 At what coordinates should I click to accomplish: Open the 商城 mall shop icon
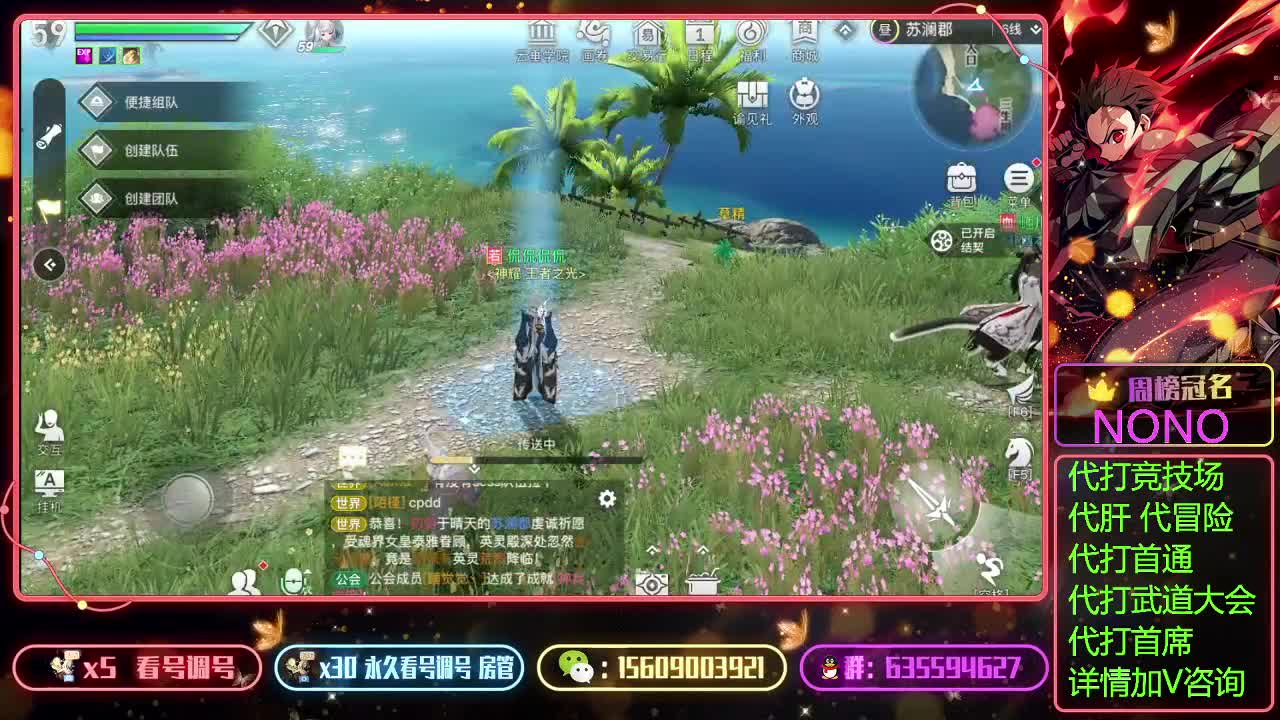[806, 35]
